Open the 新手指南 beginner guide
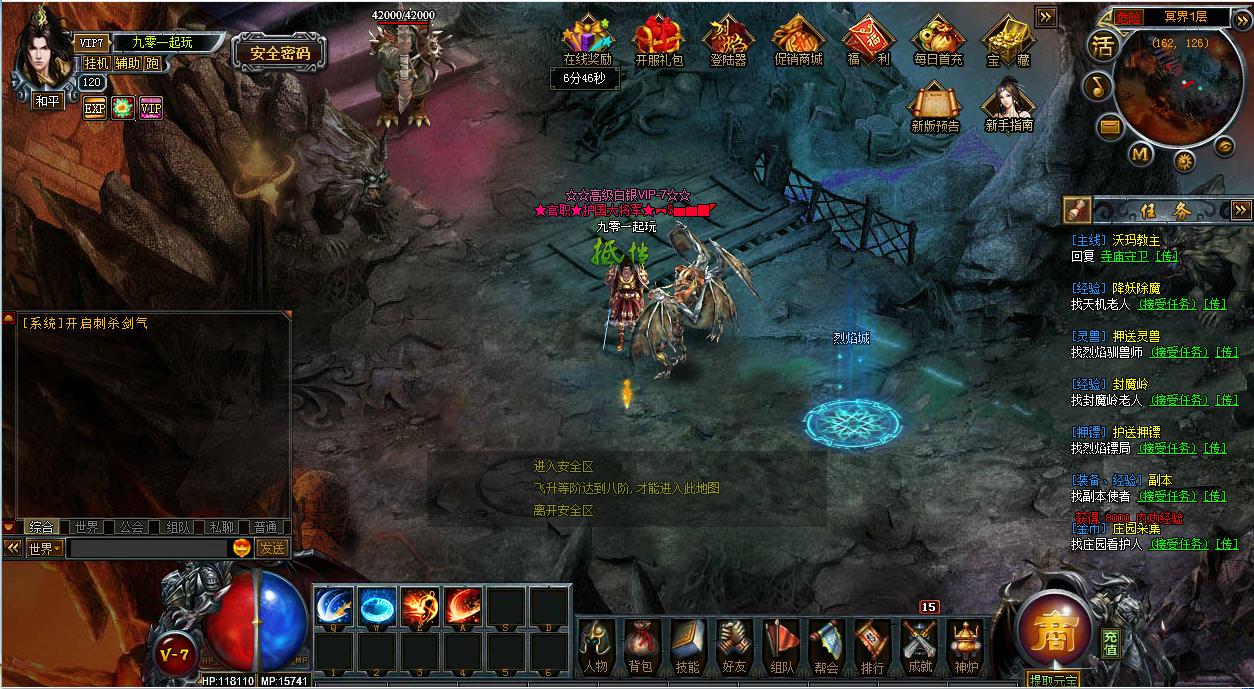The image size is (1254, 689). (x=1008, y=105)
